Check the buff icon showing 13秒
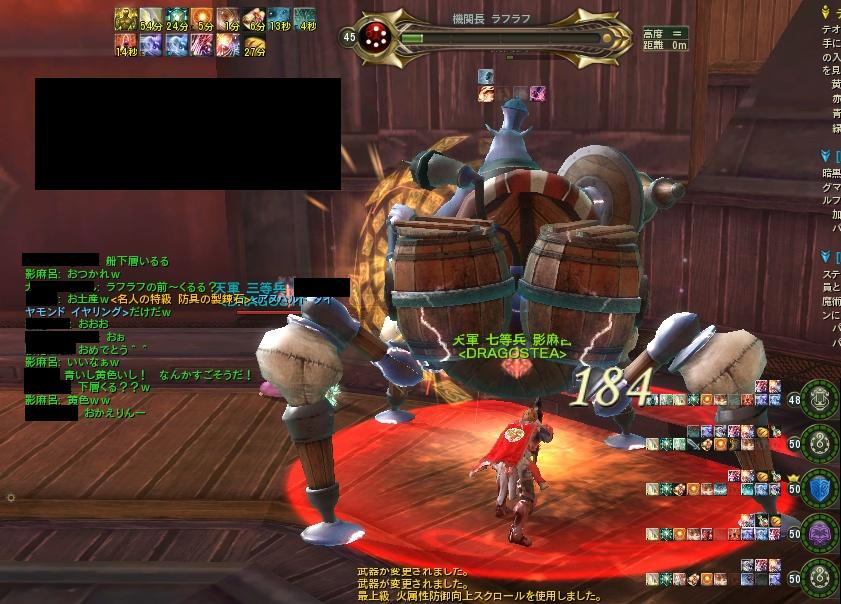841x604 pixels. 279,17
